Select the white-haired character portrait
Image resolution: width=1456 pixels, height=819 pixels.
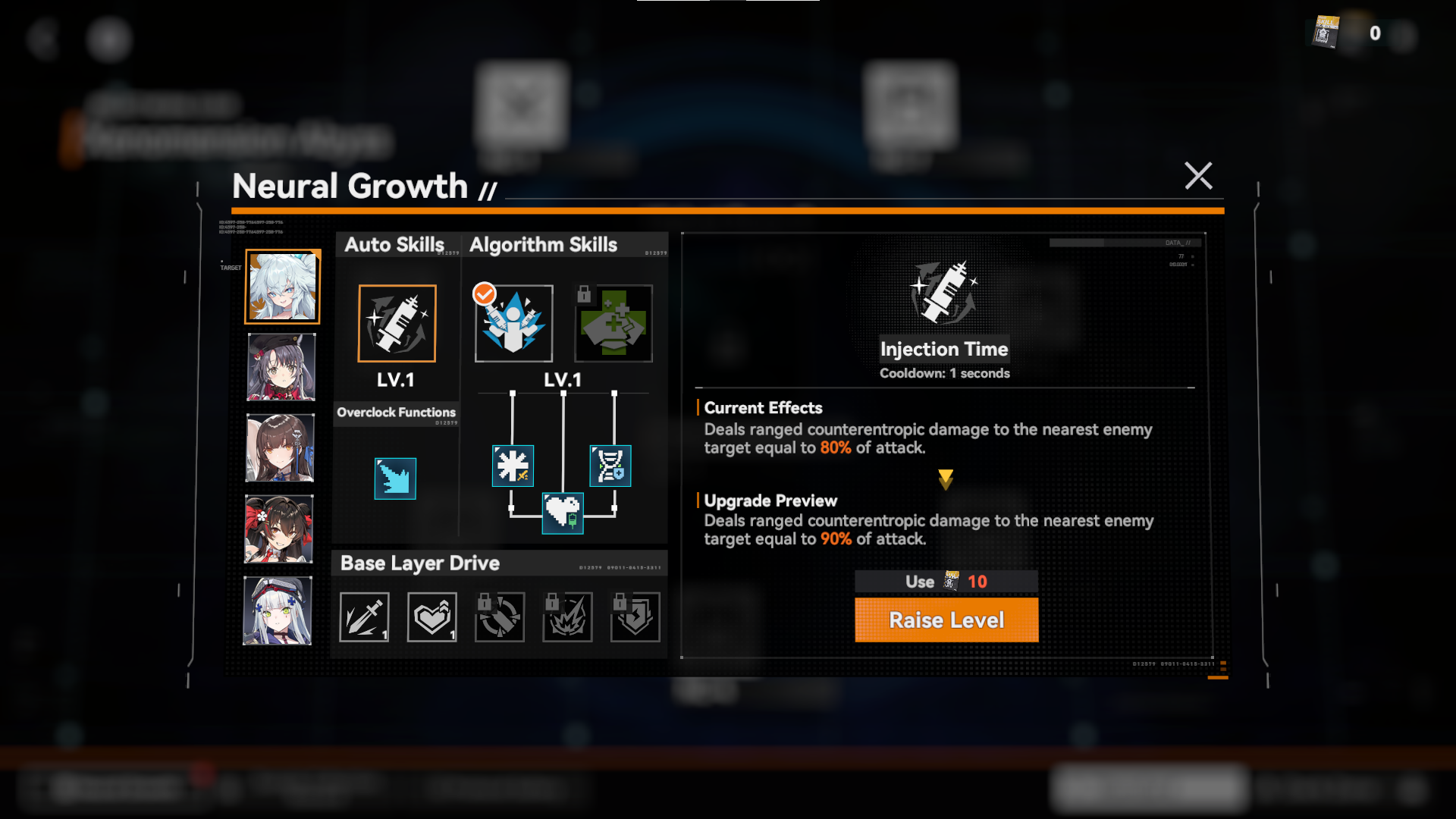(x=282, y=287)
